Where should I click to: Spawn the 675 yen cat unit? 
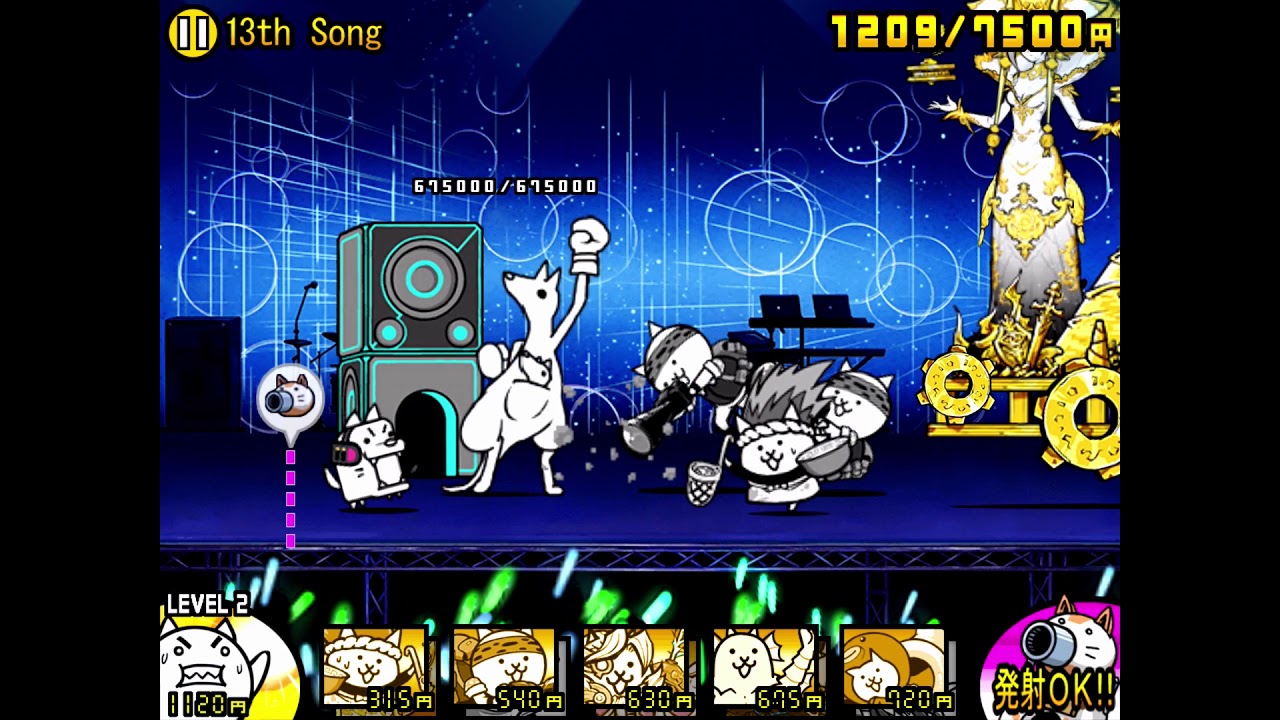click(x=765, y=668)
